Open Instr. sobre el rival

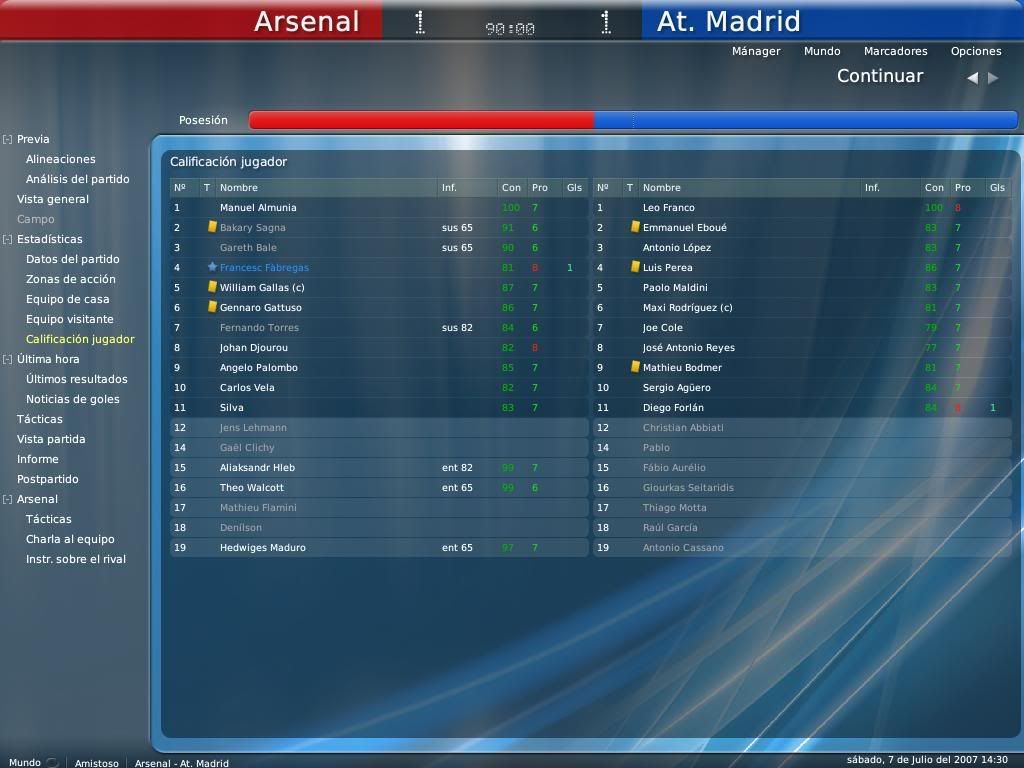tap(76, 559)
